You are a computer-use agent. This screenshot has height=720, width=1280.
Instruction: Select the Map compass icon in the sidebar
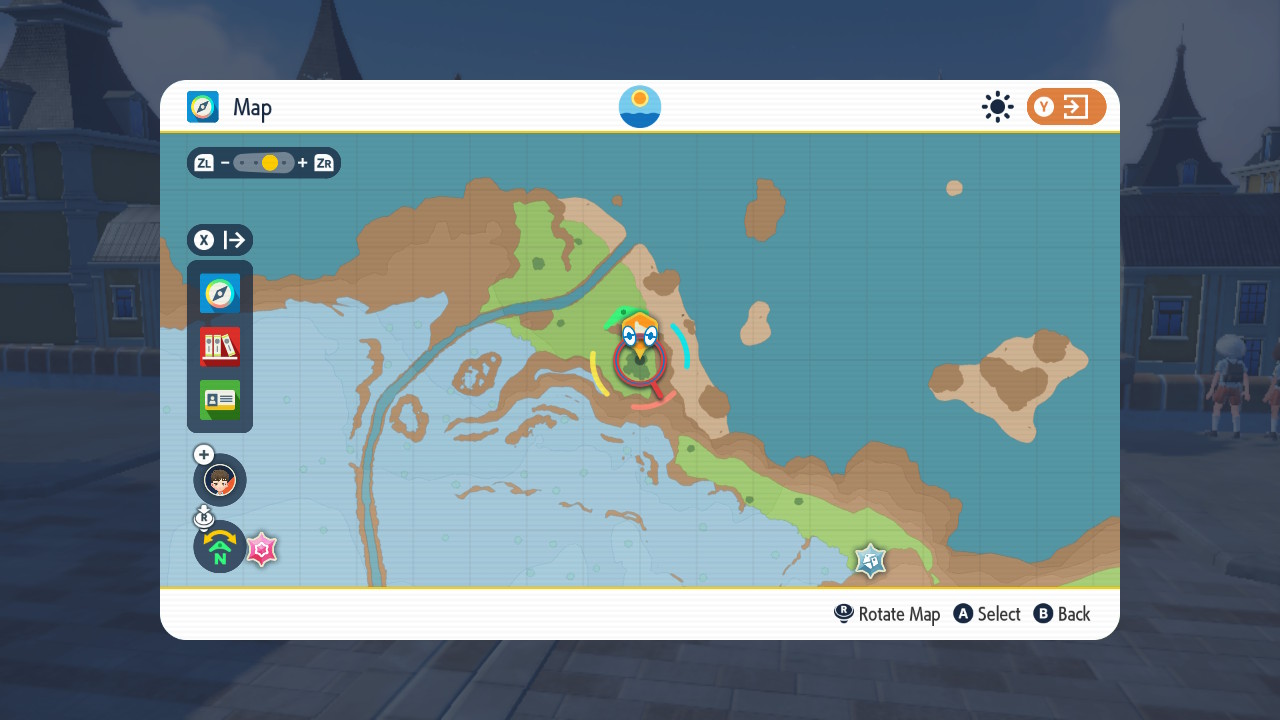click(219, 293)
